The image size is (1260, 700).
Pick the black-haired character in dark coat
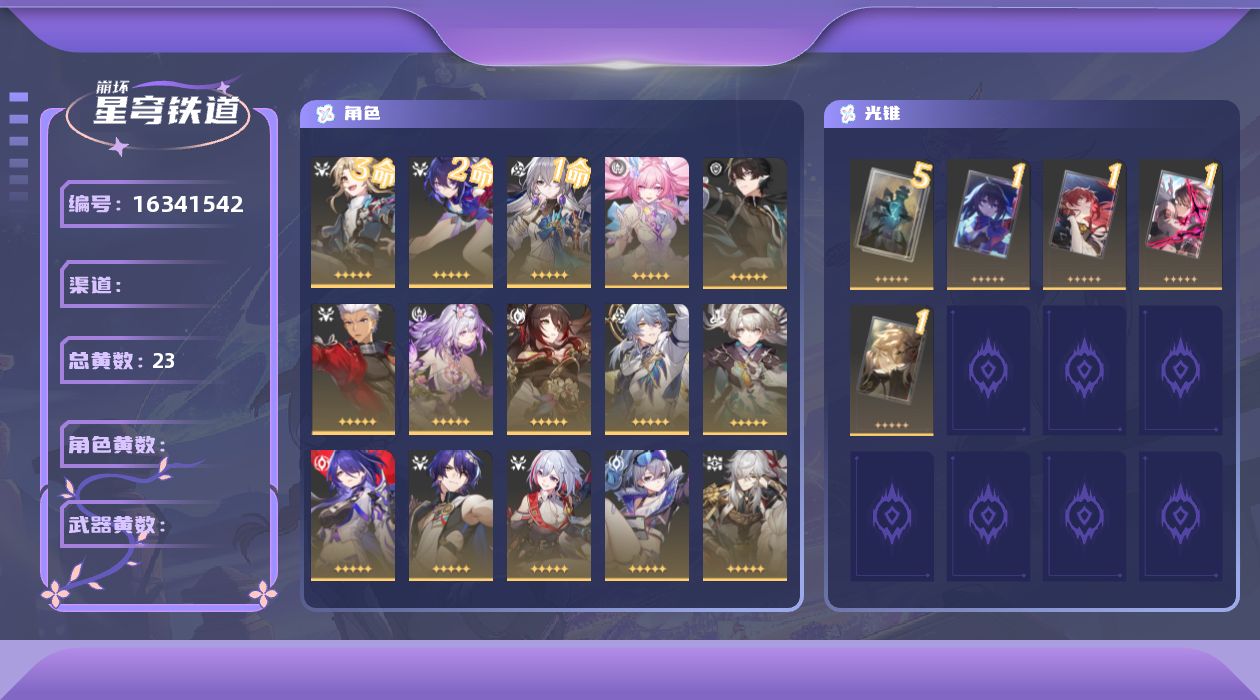[745, 222]
